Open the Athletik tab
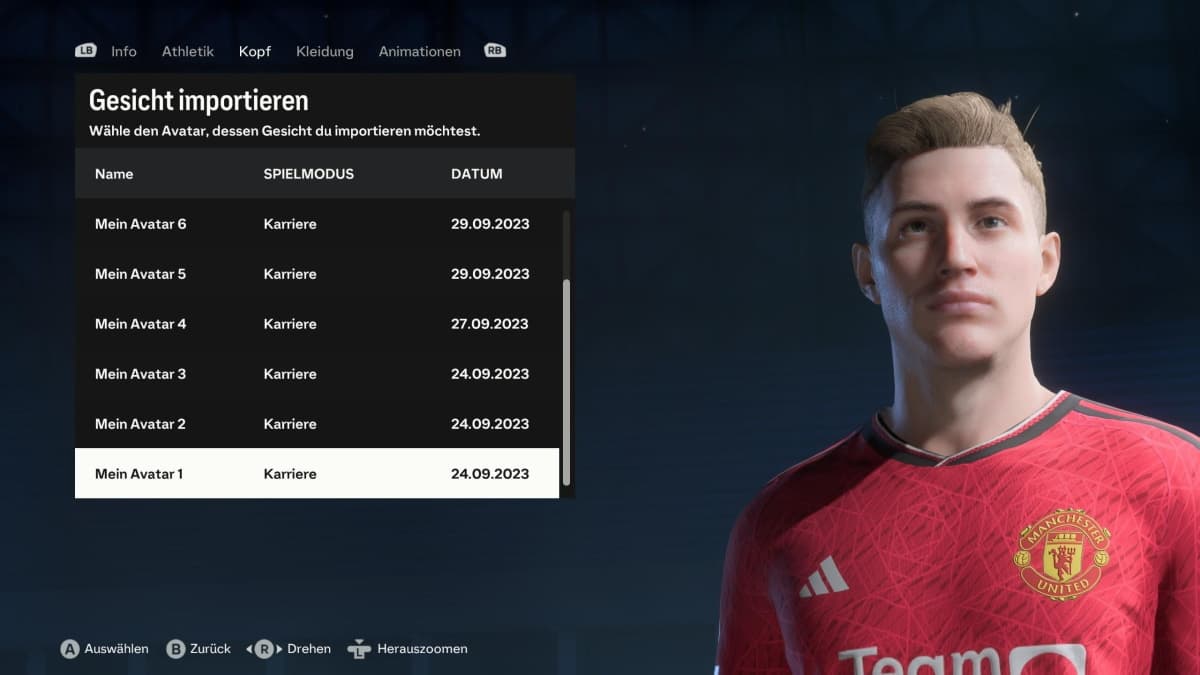 pos(188,51)
